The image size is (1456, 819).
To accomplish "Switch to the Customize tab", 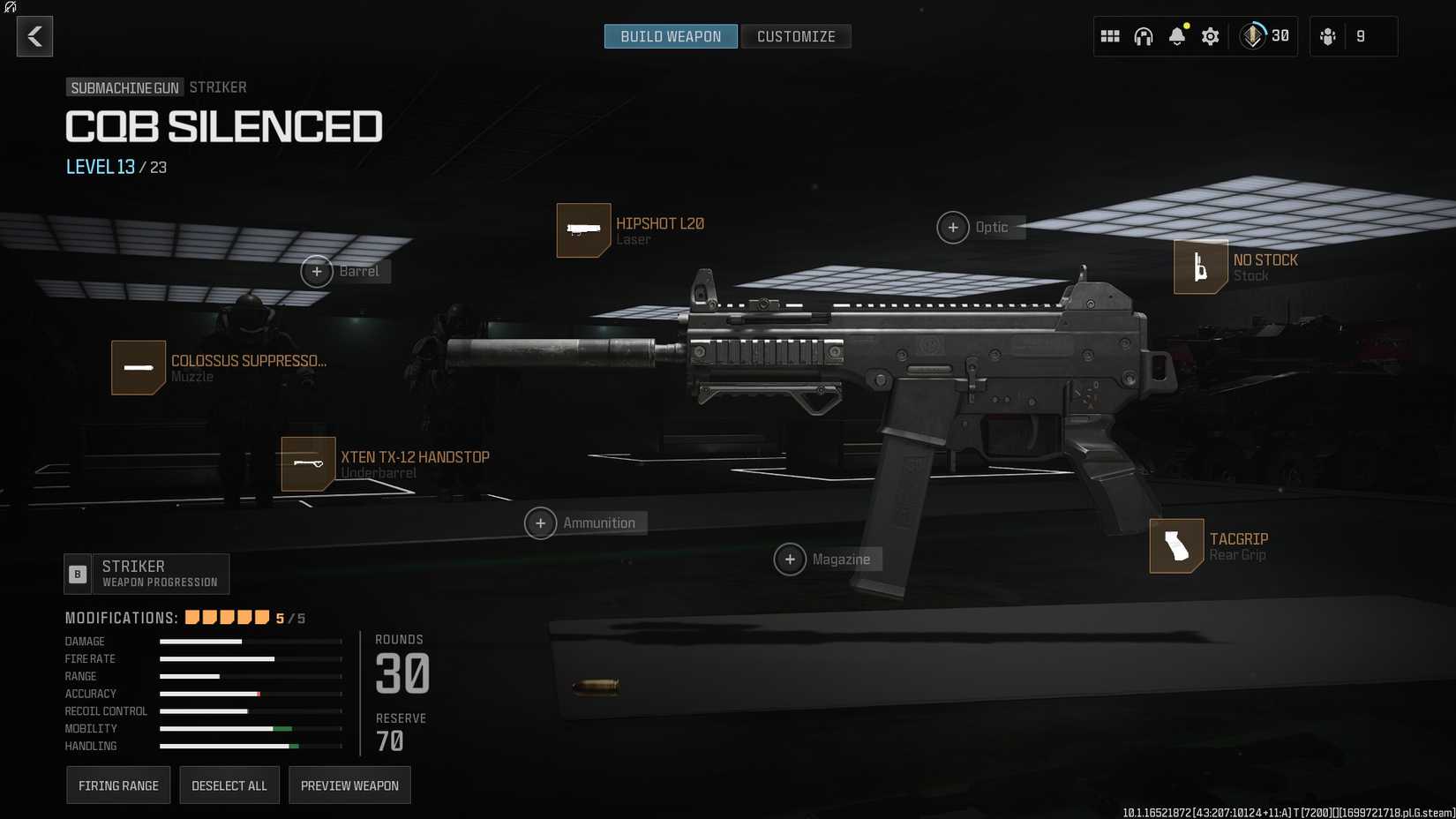I will (795, 36).
